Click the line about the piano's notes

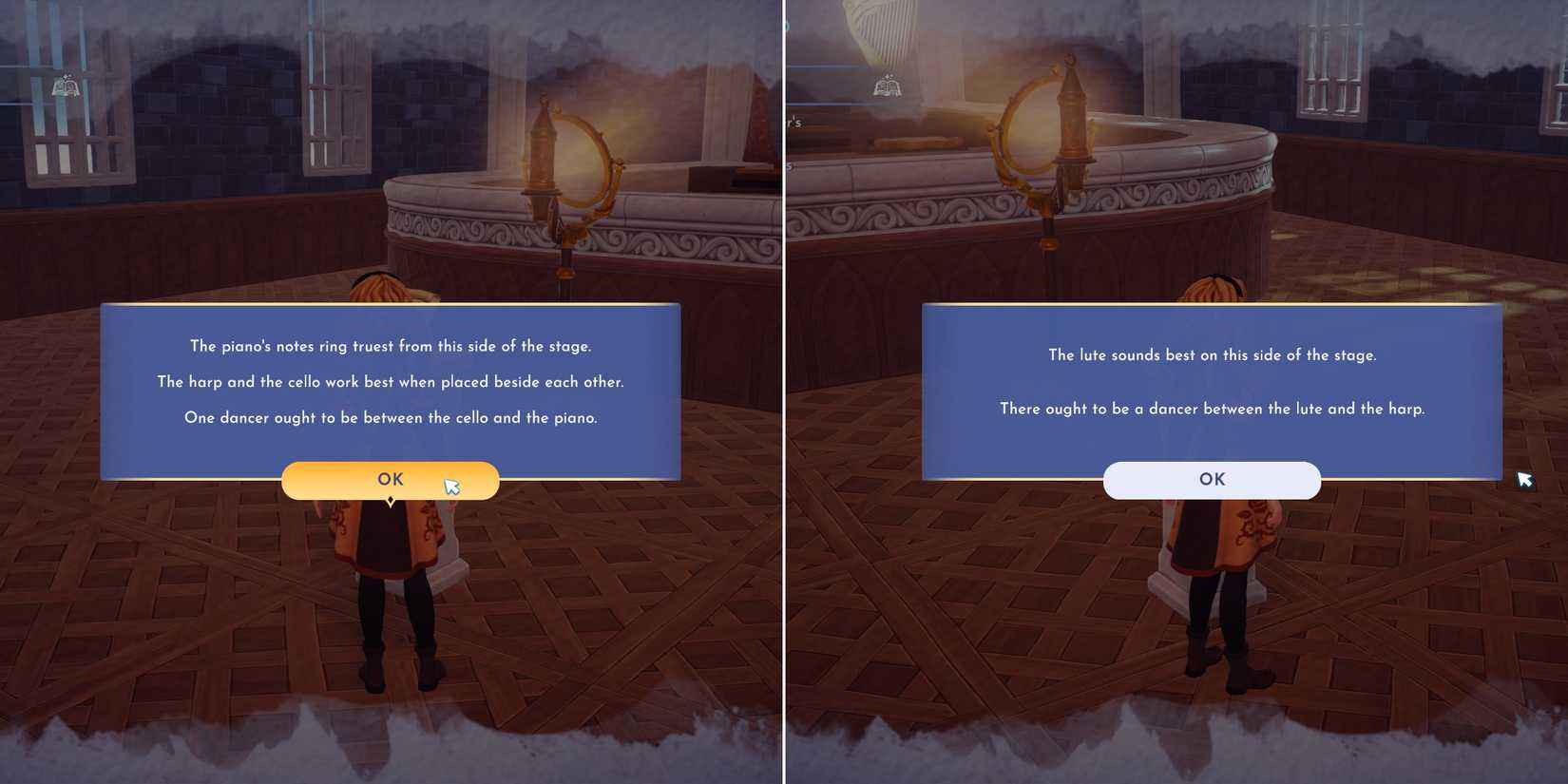pyautogui.click(x=391, y=346)
